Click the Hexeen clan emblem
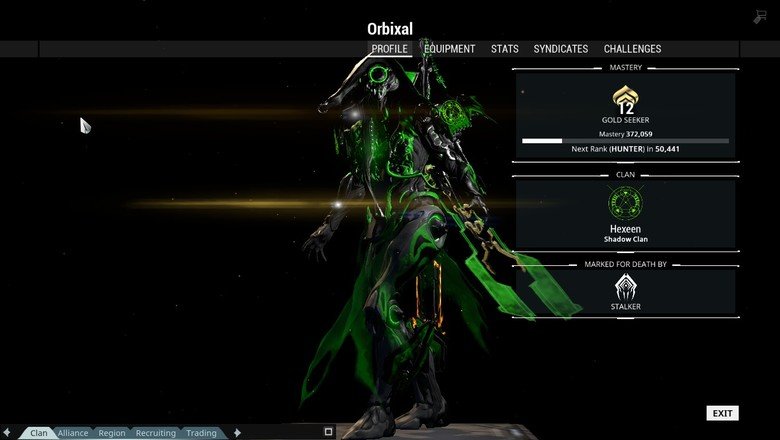 [x=625, y=203]
